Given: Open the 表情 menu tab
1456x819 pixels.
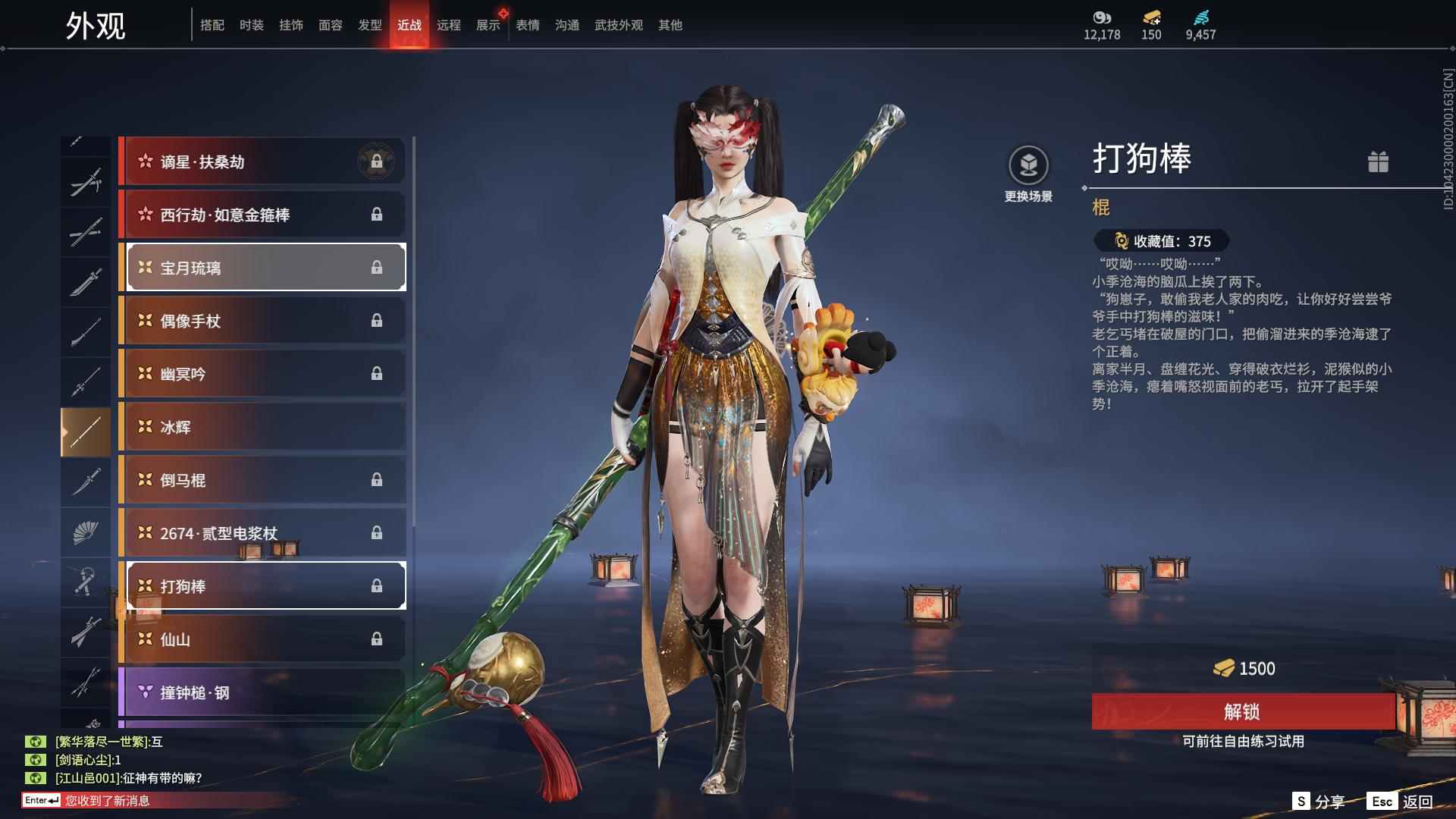Looking at the screenshot, I should pos(526,25).
